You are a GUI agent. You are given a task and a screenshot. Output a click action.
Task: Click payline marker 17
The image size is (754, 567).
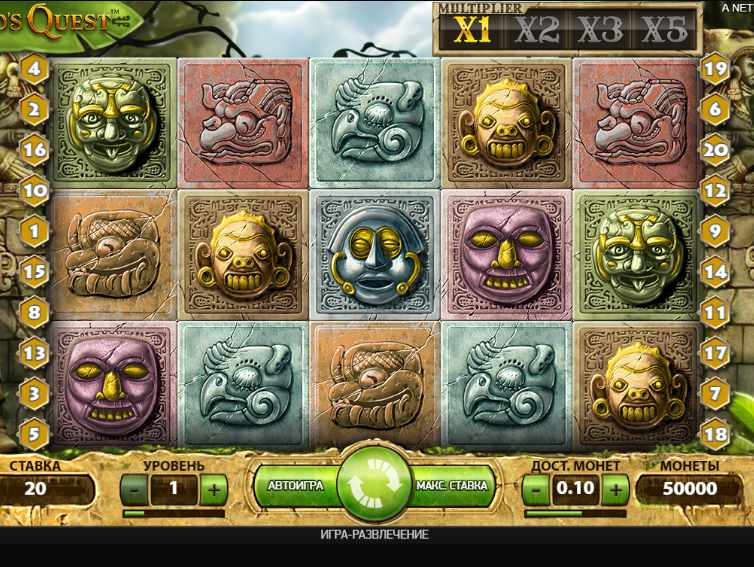click(x=715, y=352)
